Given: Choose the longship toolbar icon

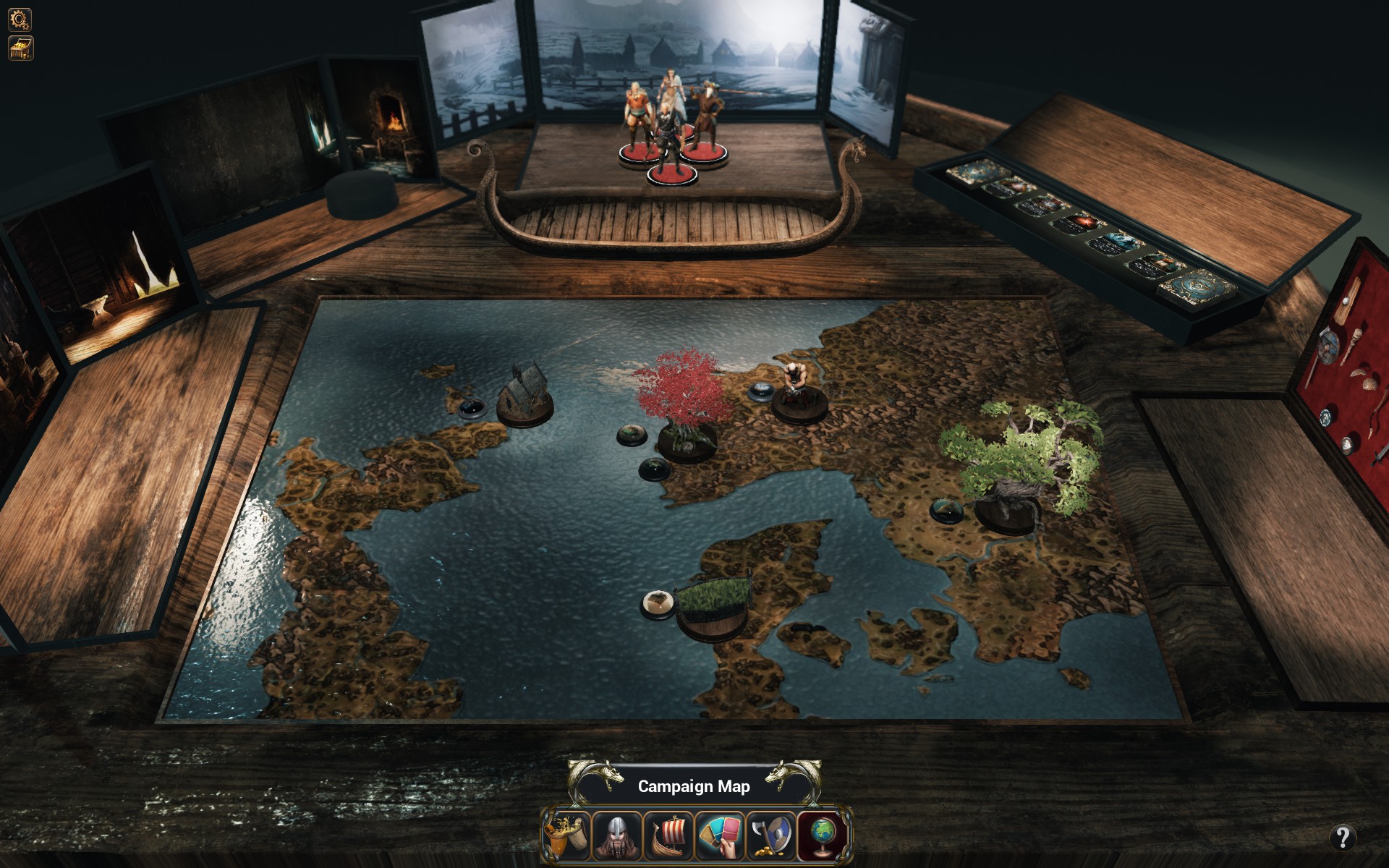Looking at the screenshot, I should click(668, 835).
